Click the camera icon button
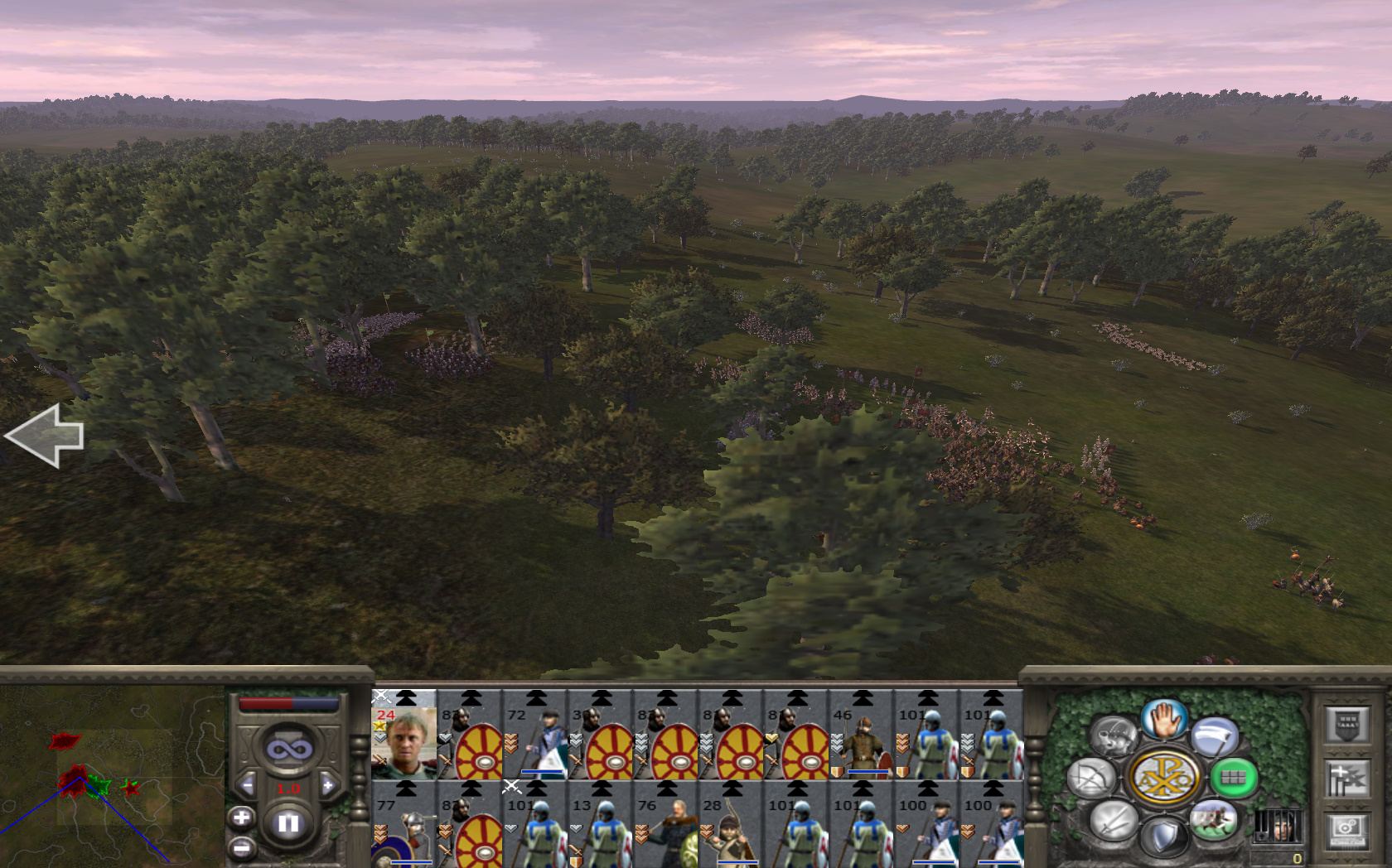The width and height of the screenshot is (1392, 868). click(x=1346, y=830)
